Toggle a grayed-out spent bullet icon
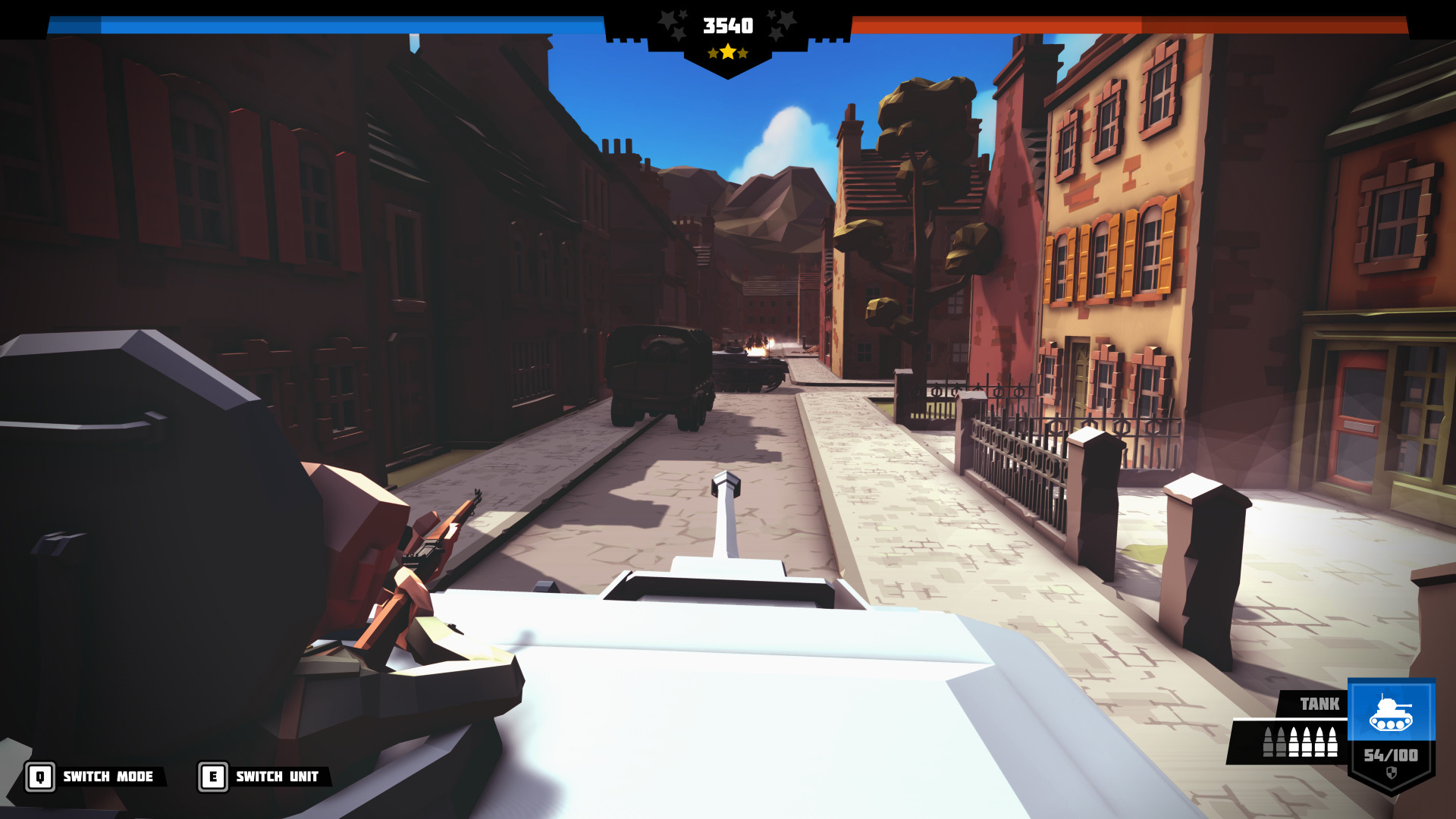The width and height of the screenshot is (1456, 819). click(x=1268, y=742)
